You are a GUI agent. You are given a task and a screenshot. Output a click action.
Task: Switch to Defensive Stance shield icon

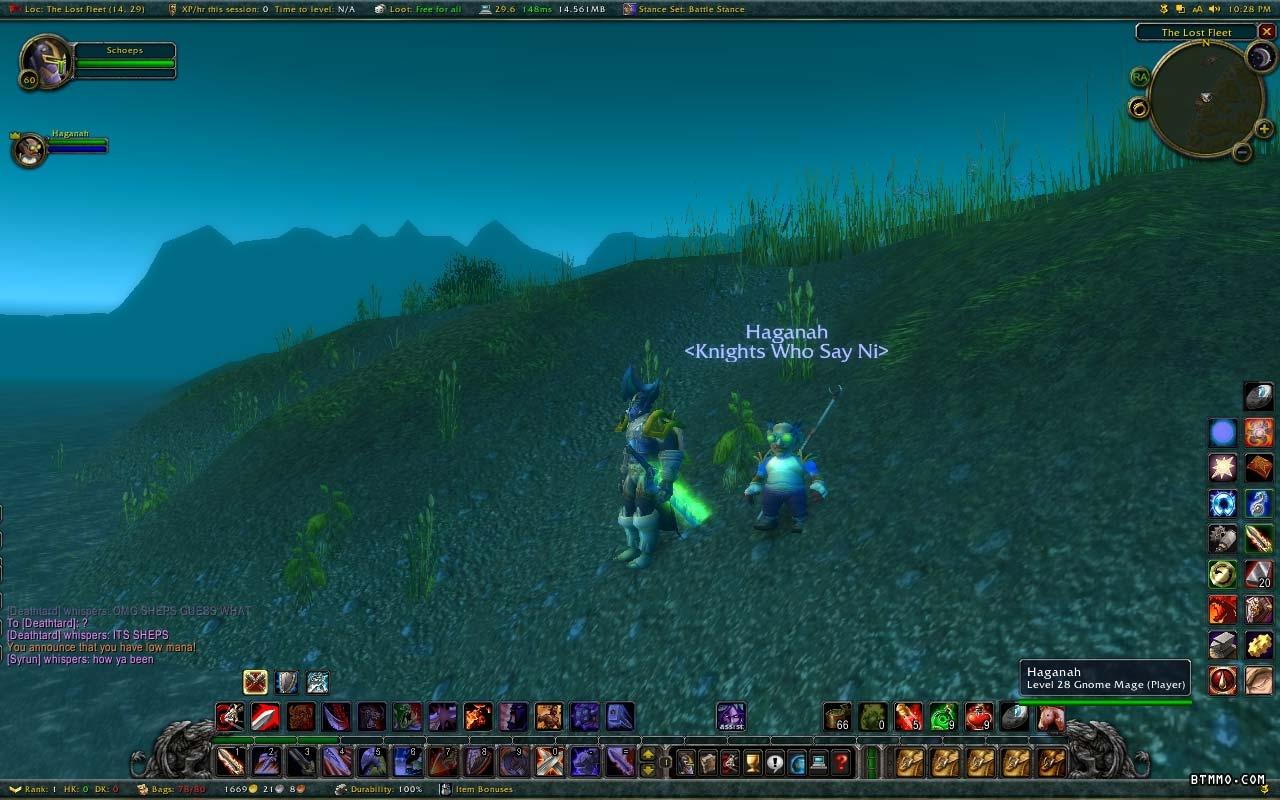point(287,682)
